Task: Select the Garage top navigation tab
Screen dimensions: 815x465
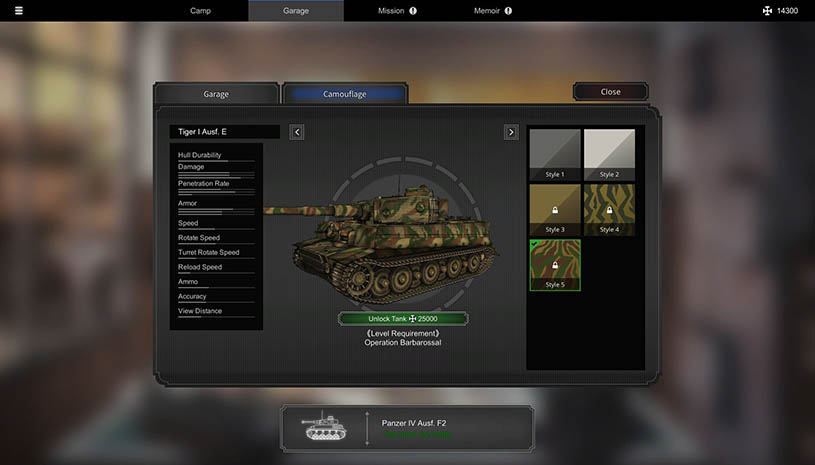Action: (295, 11)
